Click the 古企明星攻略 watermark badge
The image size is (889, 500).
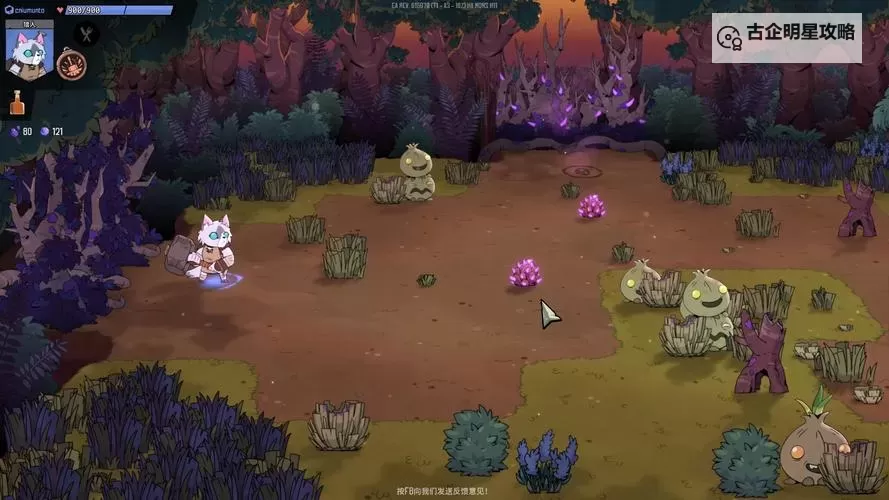click(786, 34)
